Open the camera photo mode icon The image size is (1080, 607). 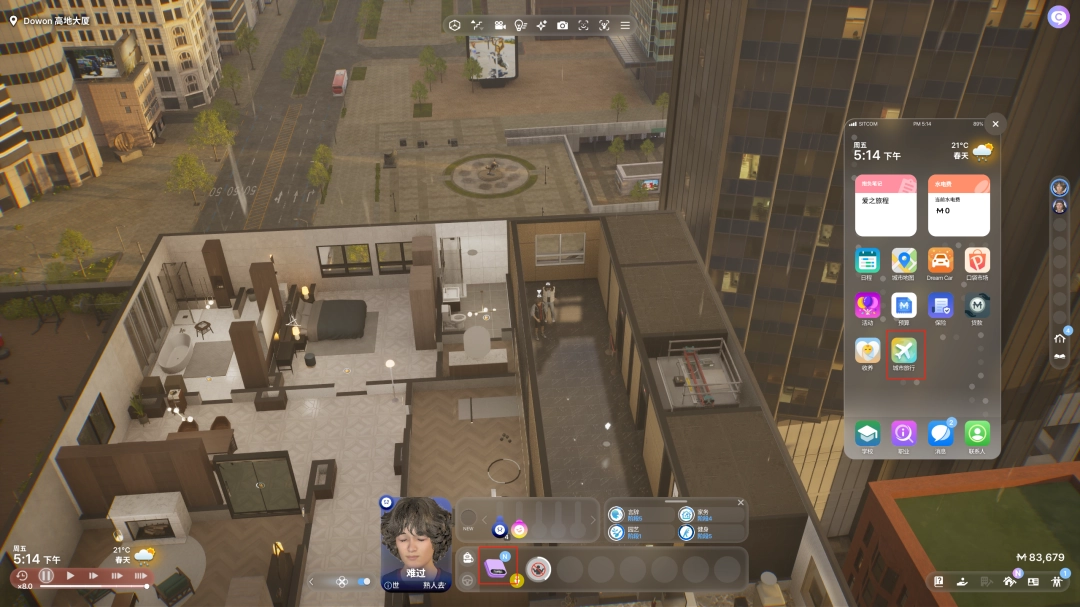[x=563, y=25]
